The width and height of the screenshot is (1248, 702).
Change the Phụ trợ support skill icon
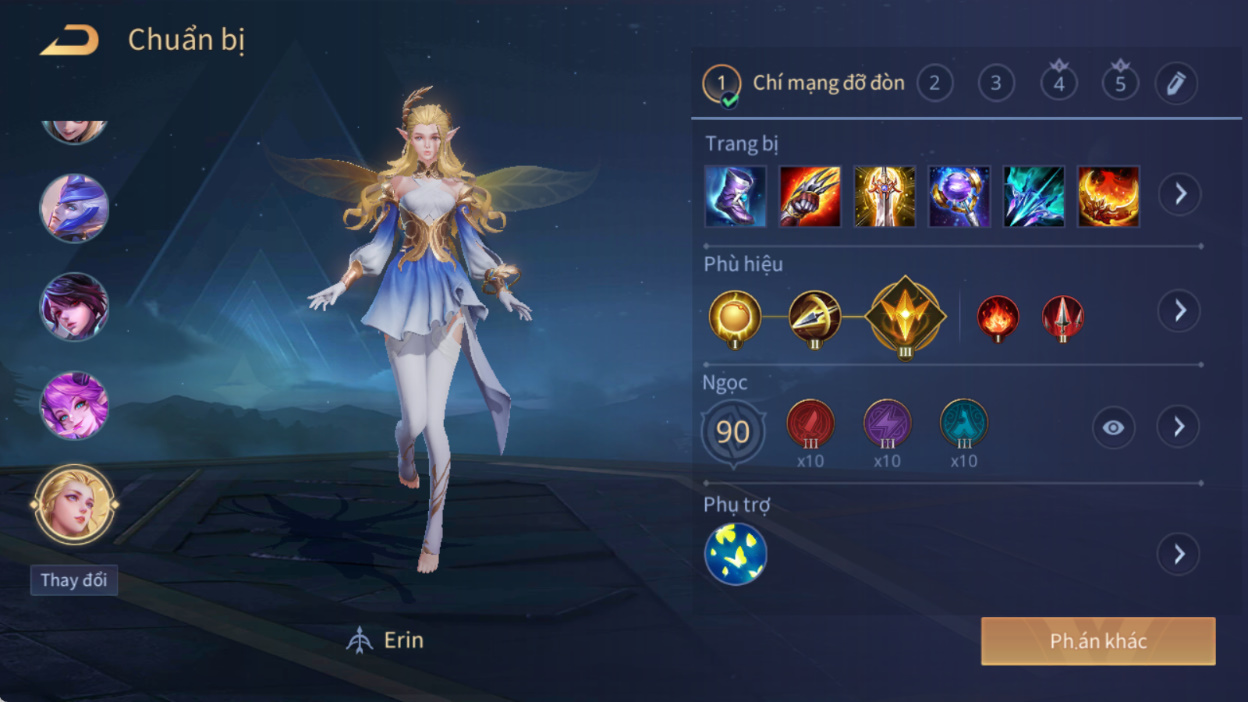735,554
